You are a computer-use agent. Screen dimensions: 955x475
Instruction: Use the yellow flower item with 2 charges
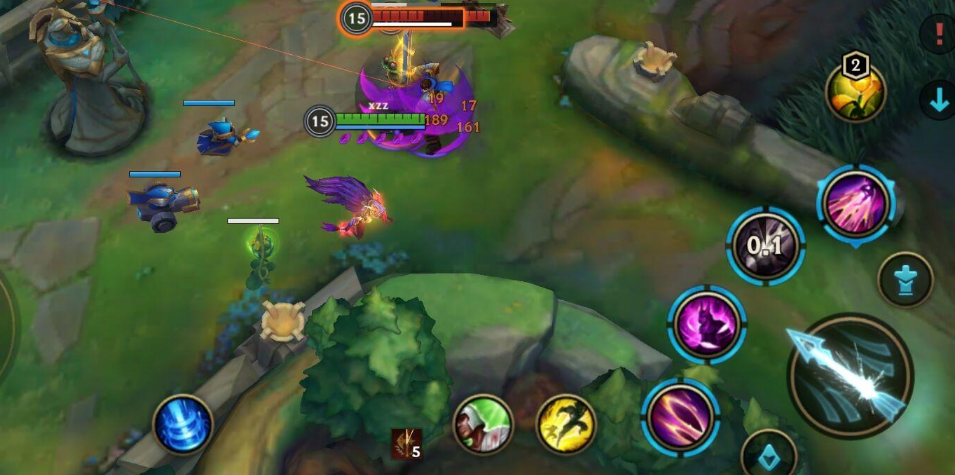(x=855, y=91)
